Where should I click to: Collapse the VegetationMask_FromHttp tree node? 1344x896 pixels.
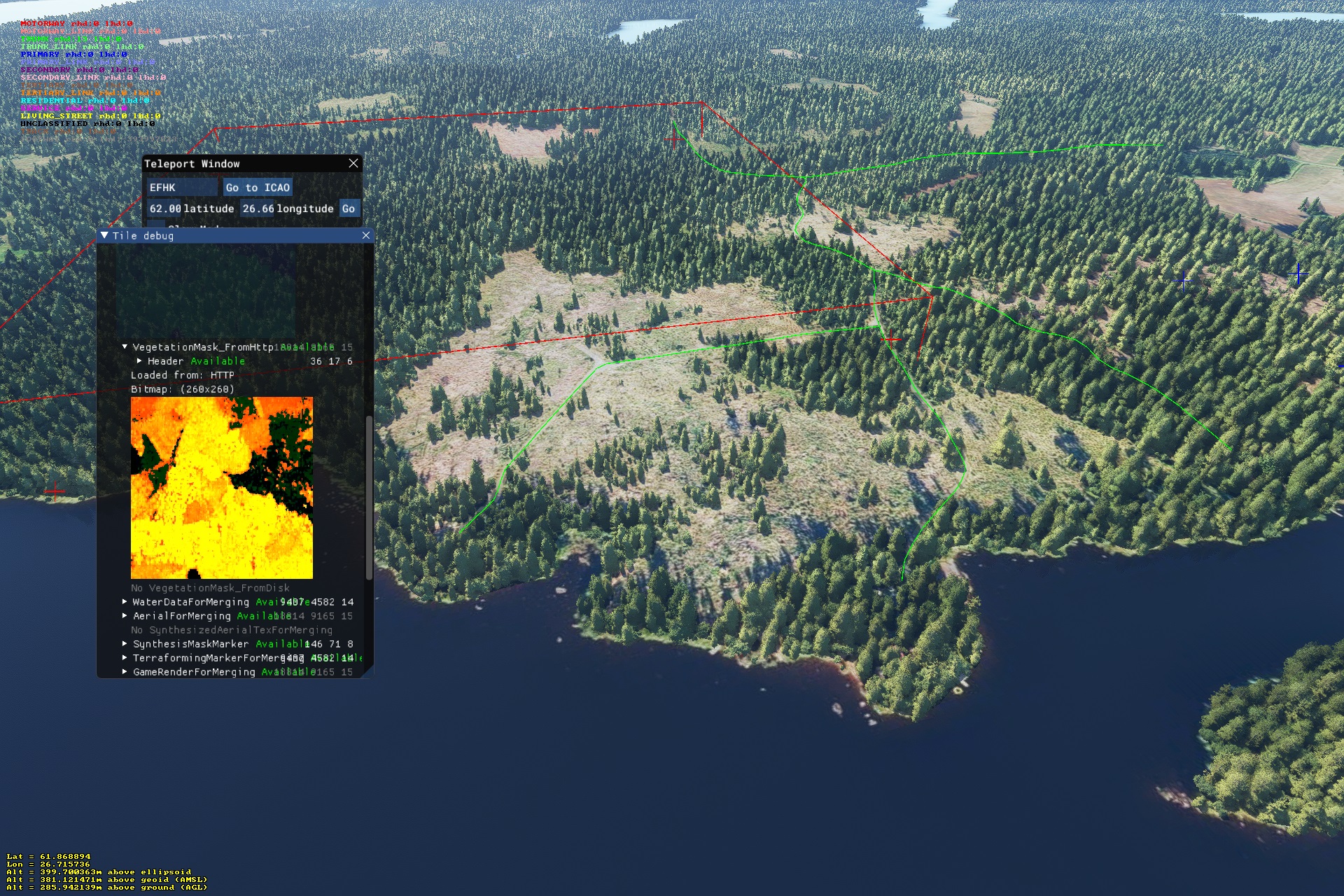click(x=125, y=346)
